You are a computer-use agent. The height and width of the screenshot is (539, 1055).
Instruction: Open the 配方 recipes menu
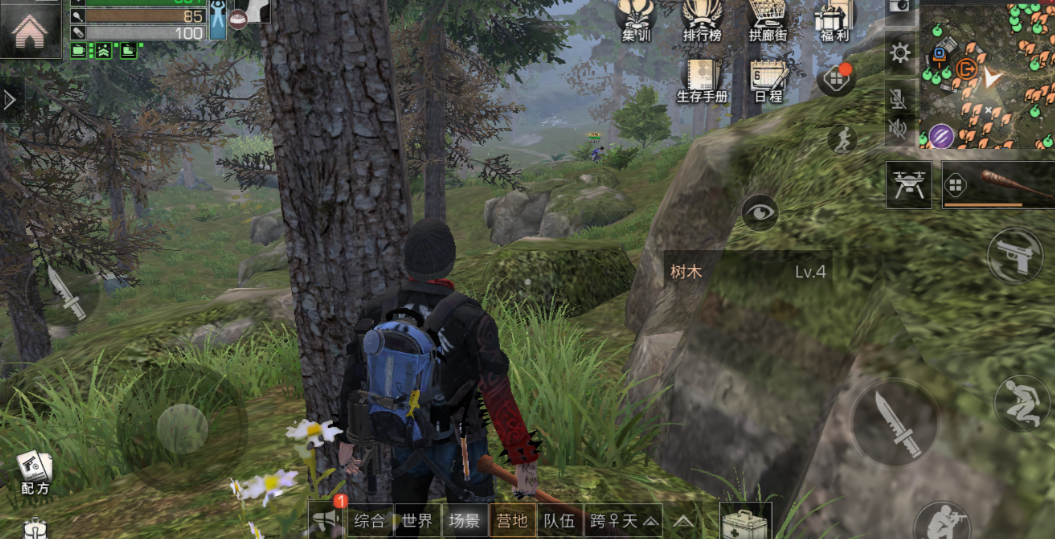tap(35, 472)
